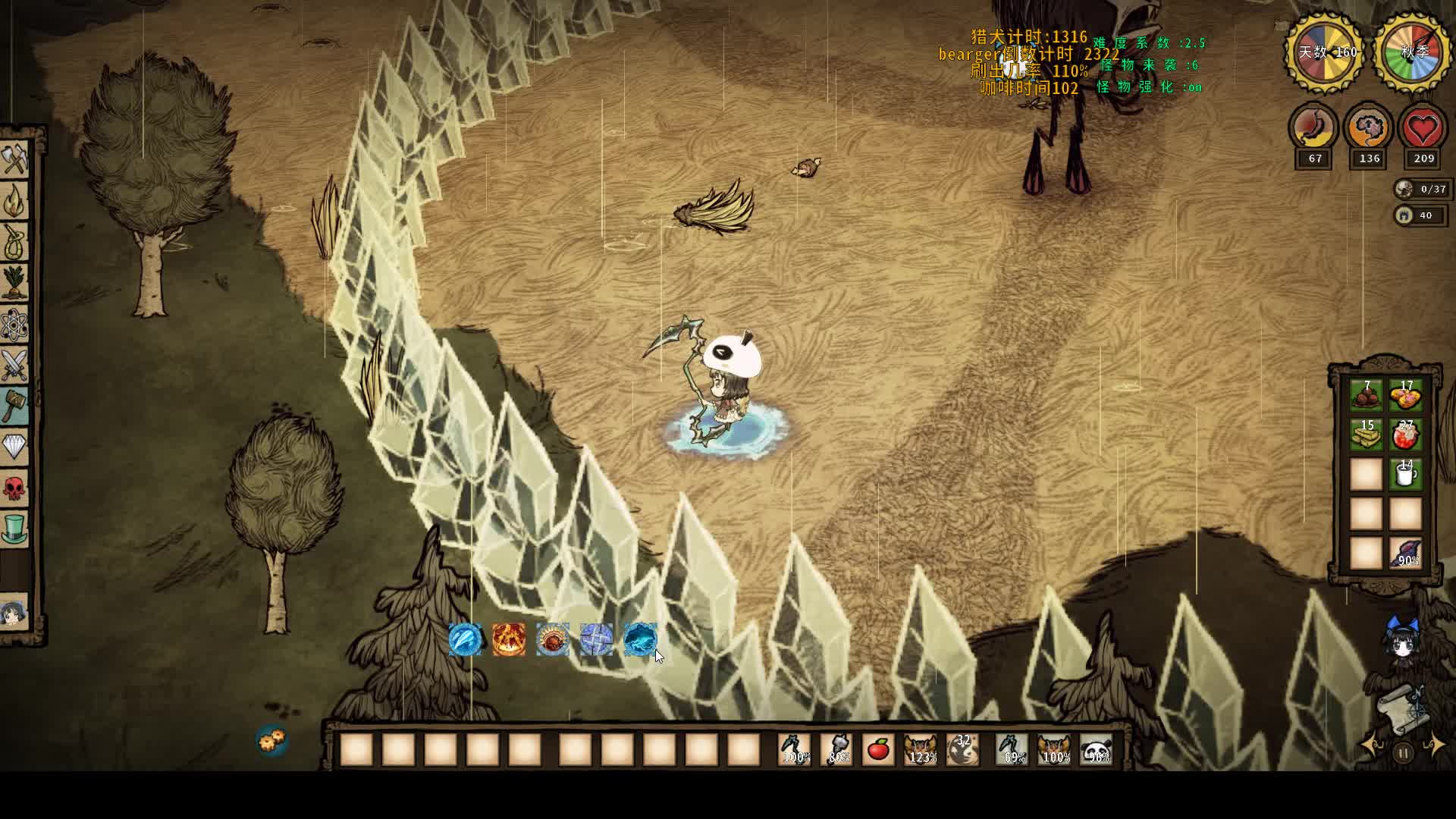Viewport: 1456px width, 819px height.
Task: Select the butter stack in backpack
Action: 1366,435
